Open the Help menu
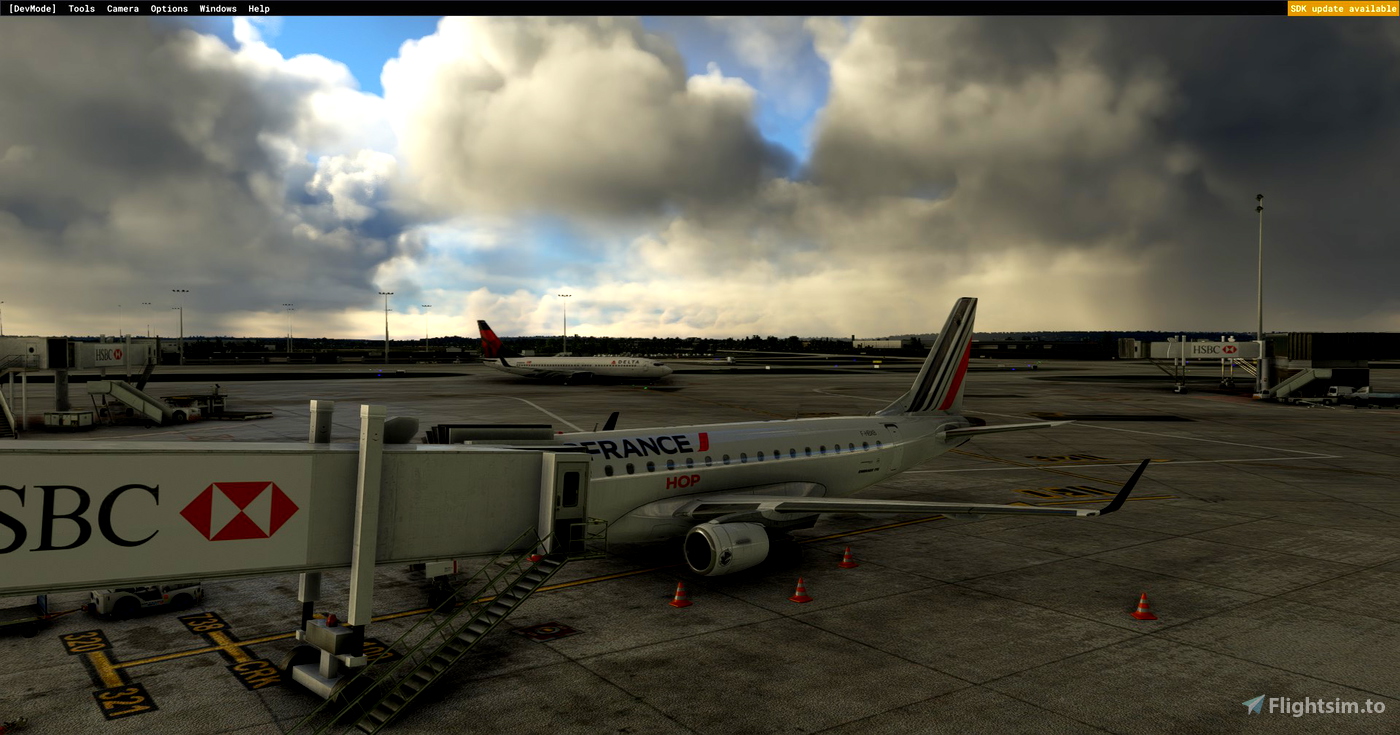The width and height of the screenshot is (1400, 735). tap(258, 8)
